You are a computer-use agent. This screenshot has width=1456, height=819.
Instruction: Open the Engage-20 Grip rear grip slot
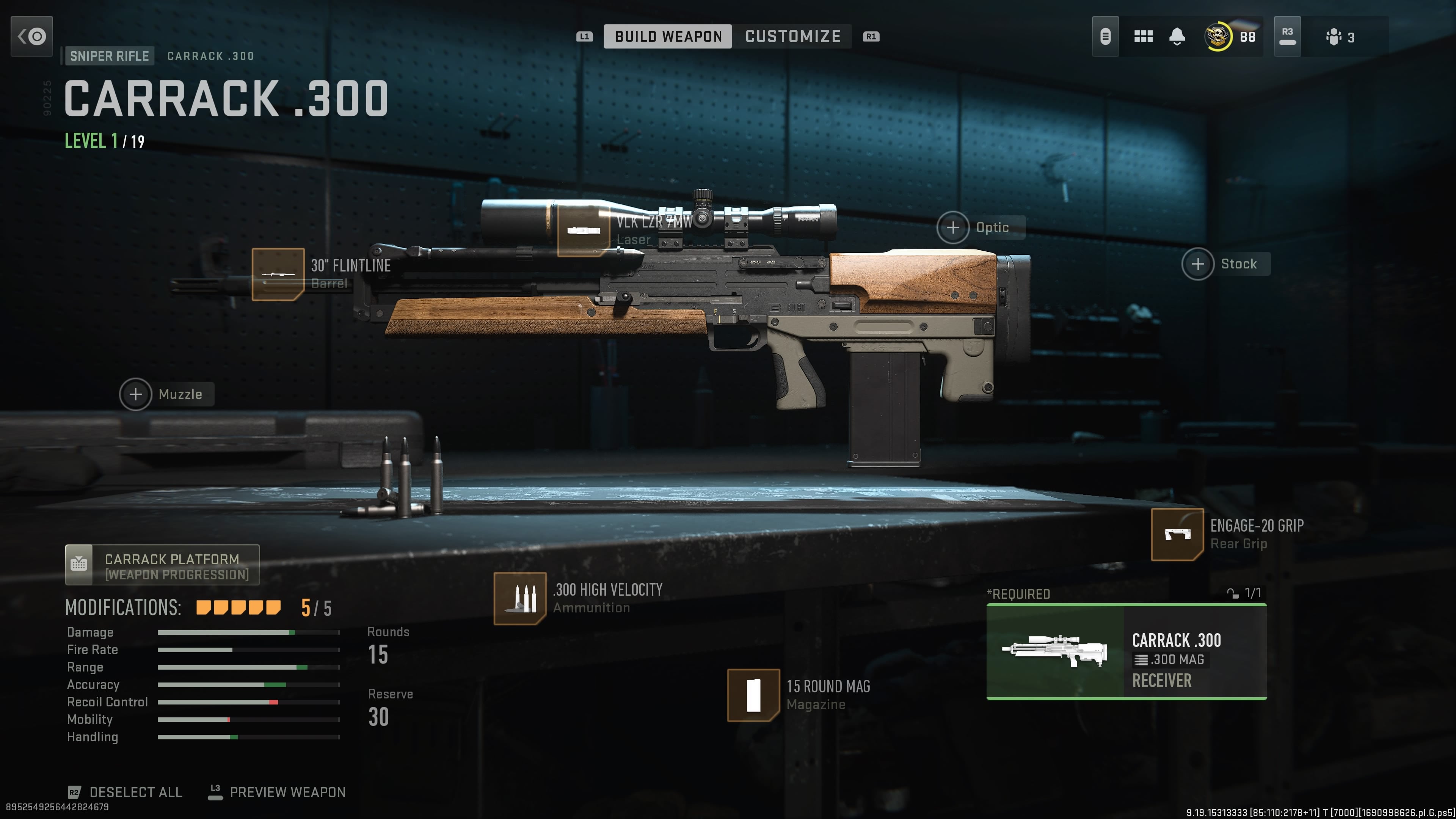(1177, 534)
